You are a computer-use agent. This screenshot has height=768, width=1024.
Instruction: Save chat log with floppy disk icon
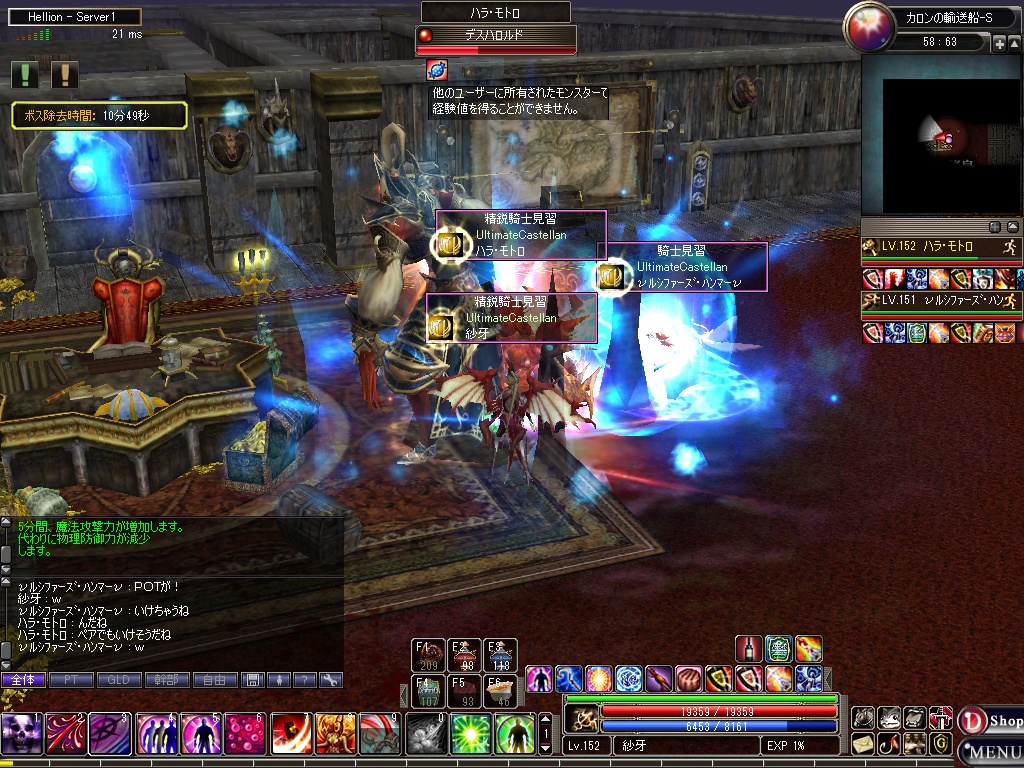pyautogui.click(x=254, y=680)
